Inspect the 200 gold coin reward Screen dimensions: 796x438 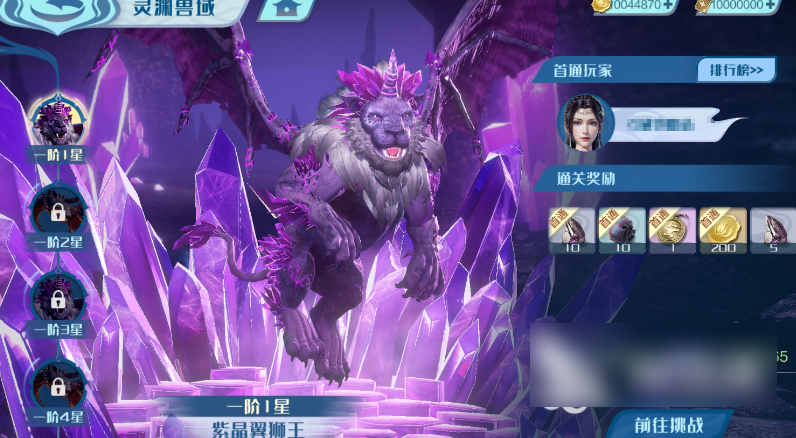click(x=722, y=230)
